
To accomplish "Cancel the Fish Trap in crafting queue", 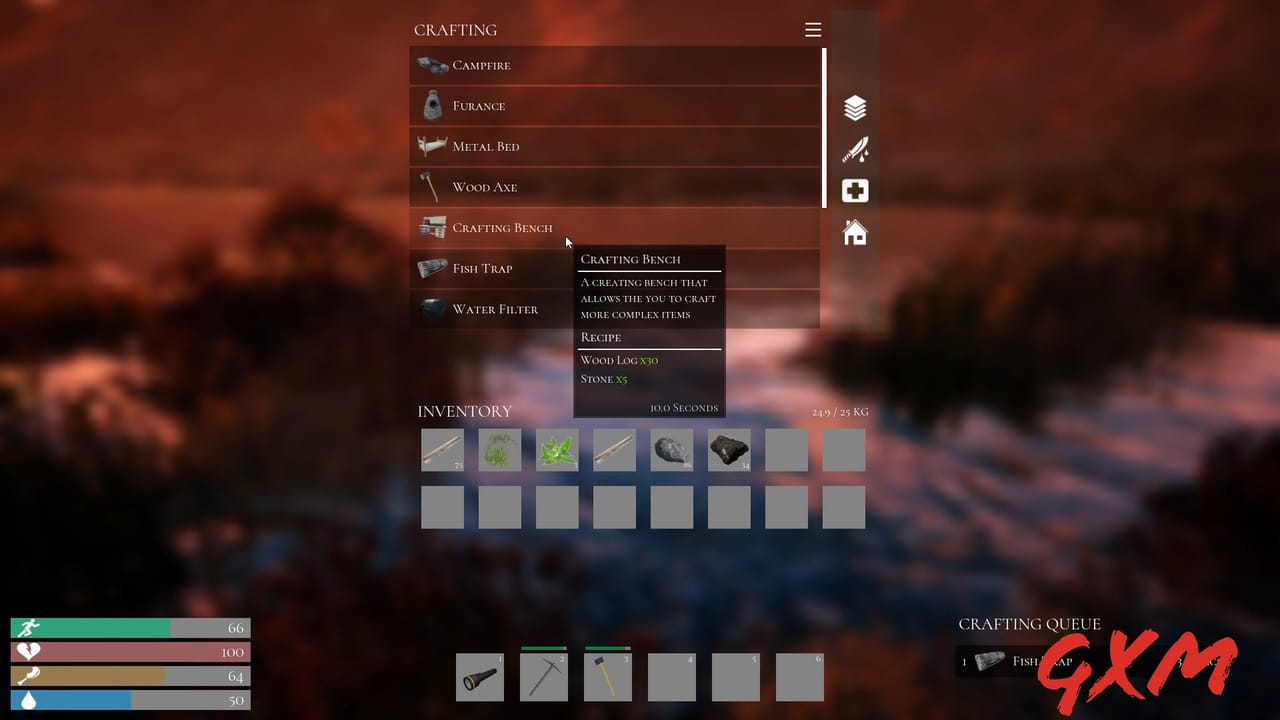I will click(x=1030, y=661).
